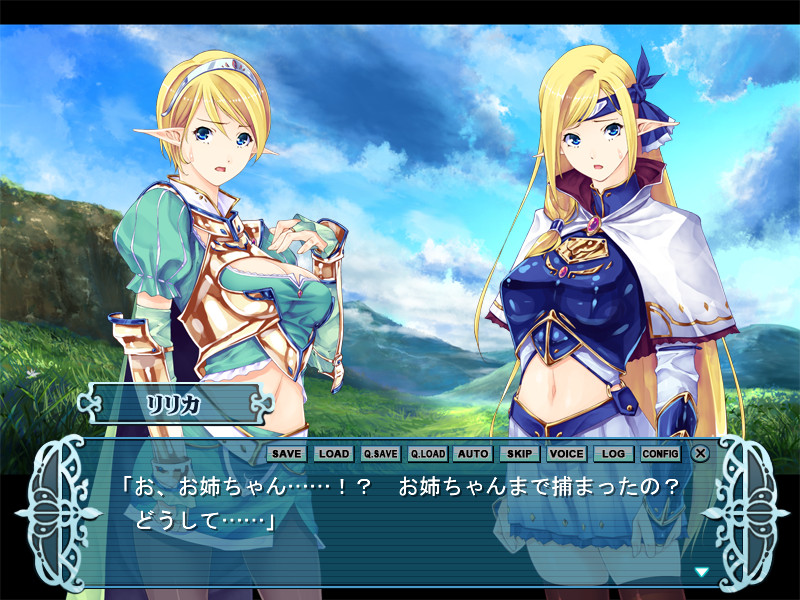Replay the line with VOICE
Screen dimensions: 800x600
click(x=567, y=453)
